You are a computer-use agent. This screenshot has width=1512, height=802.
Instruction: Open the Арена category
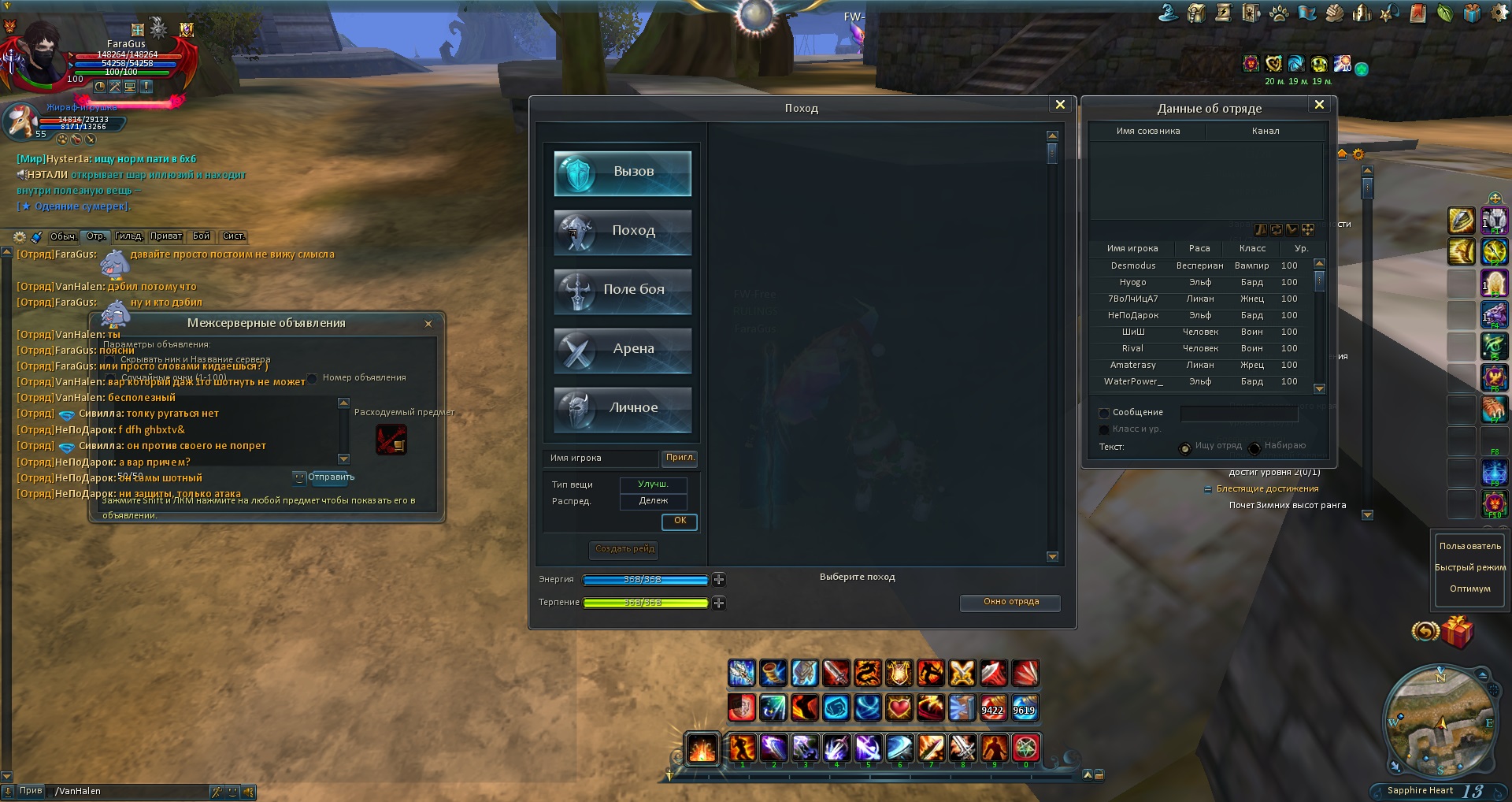pyautogui.click(x=622, y=350)
